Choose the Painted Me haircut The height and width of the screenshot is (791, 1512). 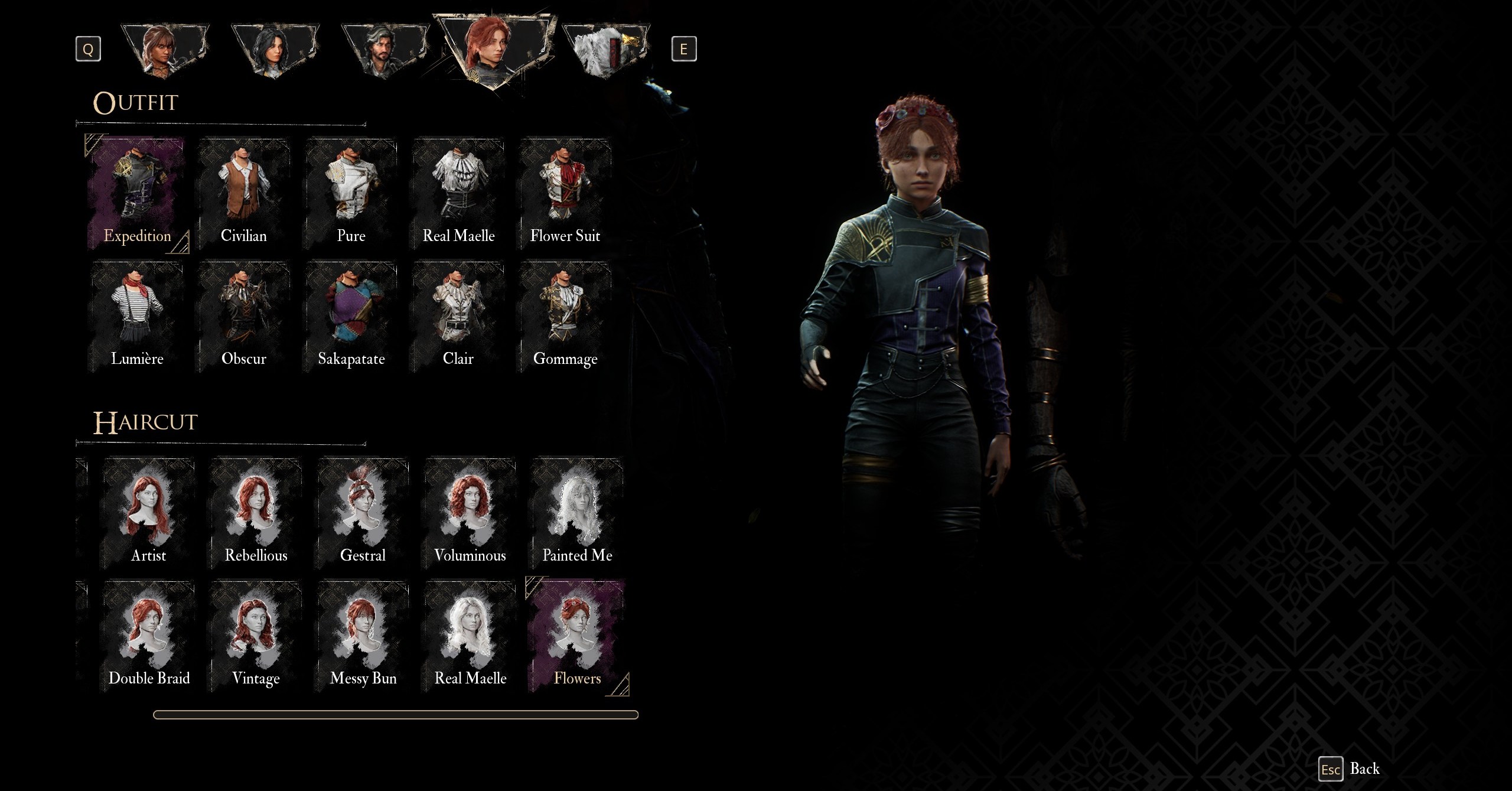[x=577, y=513]
